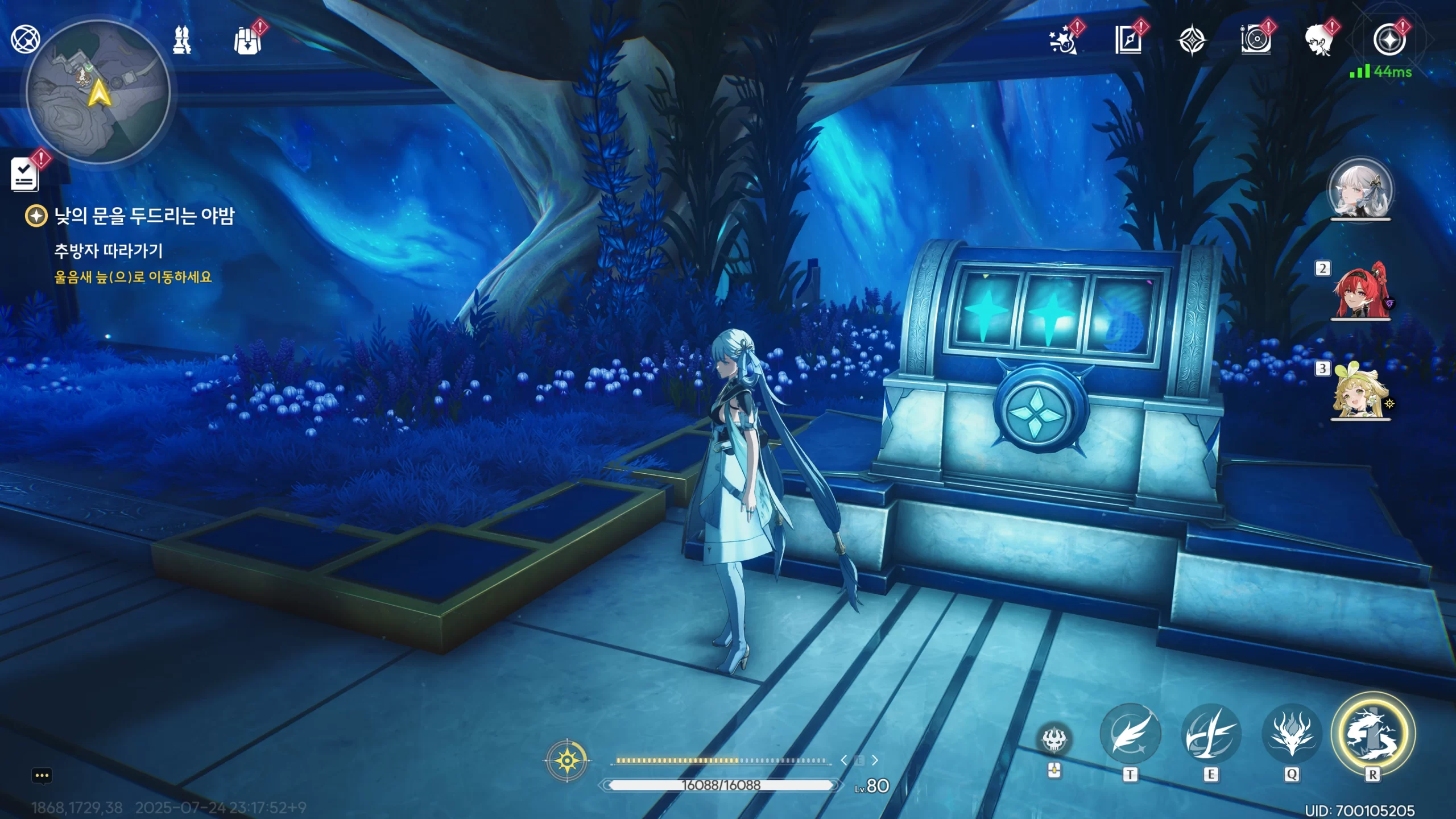Open the backpack inventory icon

tap(247, 41)
